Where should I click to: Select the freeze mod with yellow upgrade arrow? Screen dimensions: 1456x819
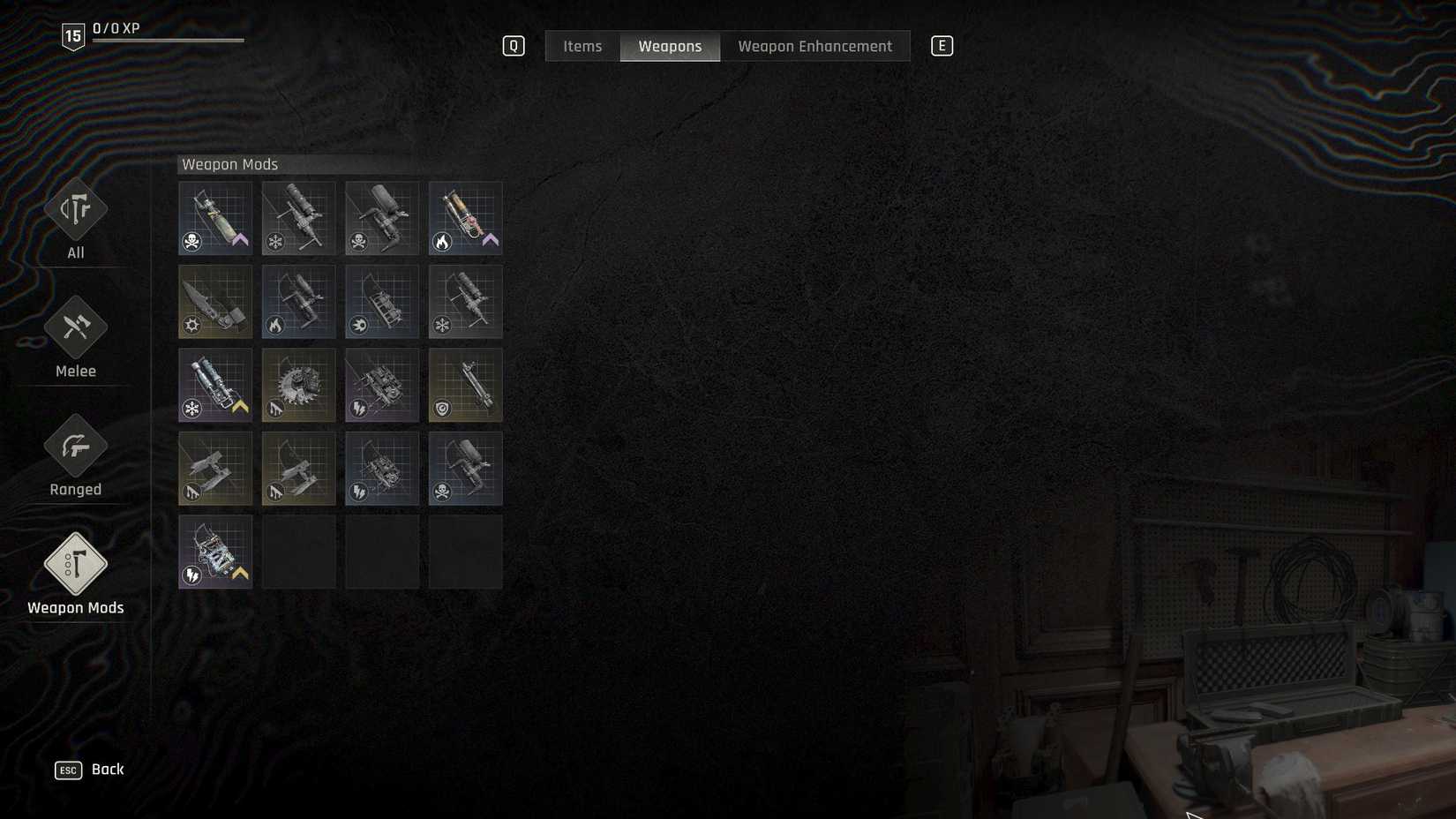(214, 385)
